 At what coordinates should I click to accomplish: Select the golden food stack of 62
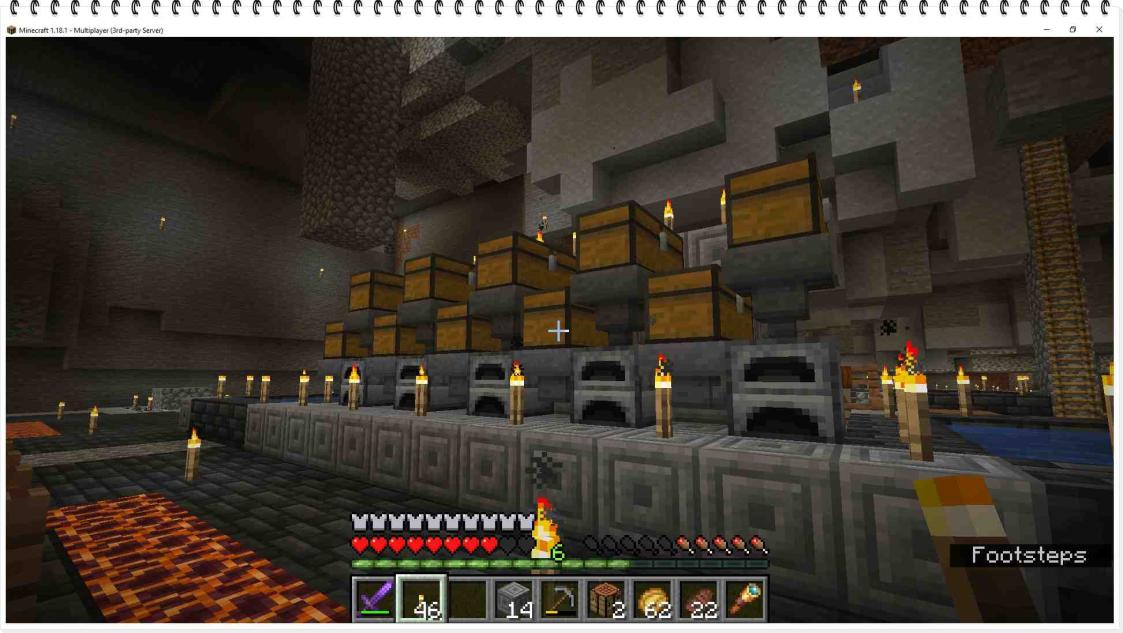coord(652,599)
